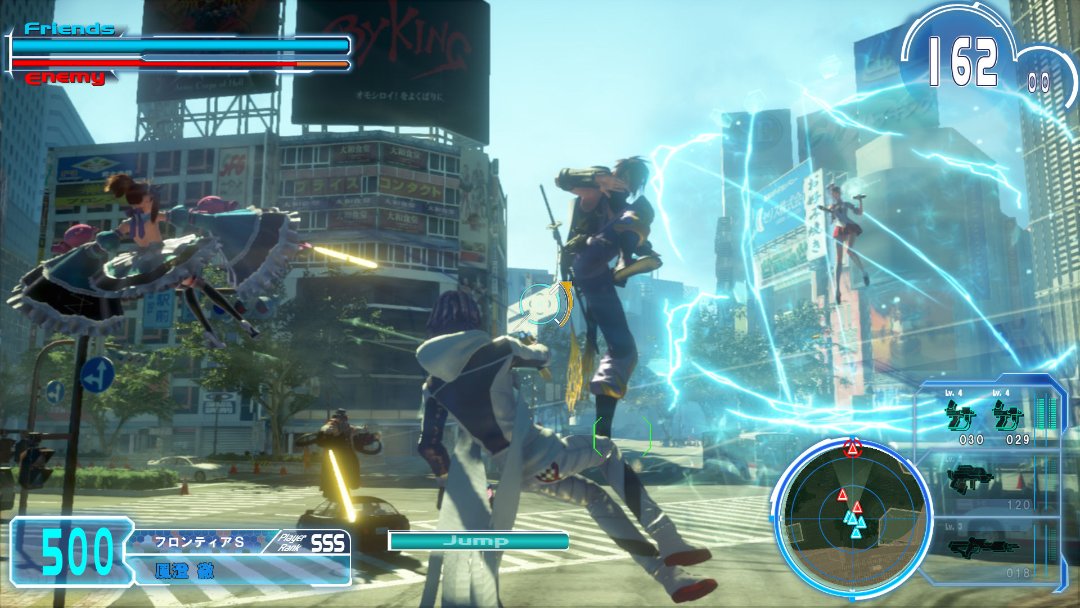
Task: Select the フロンティアS player name plate
Action: tap(200, 542)
